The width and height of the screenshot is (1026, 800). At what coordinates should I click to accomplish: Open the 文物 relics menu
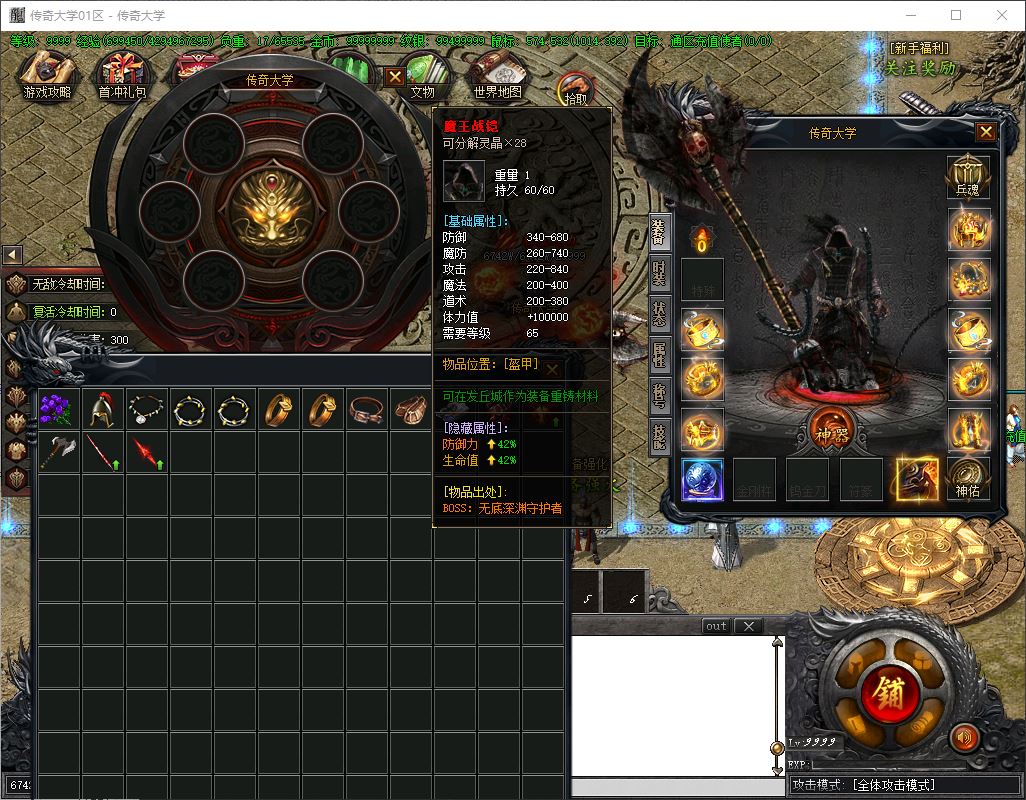click(x=423, y=75)
